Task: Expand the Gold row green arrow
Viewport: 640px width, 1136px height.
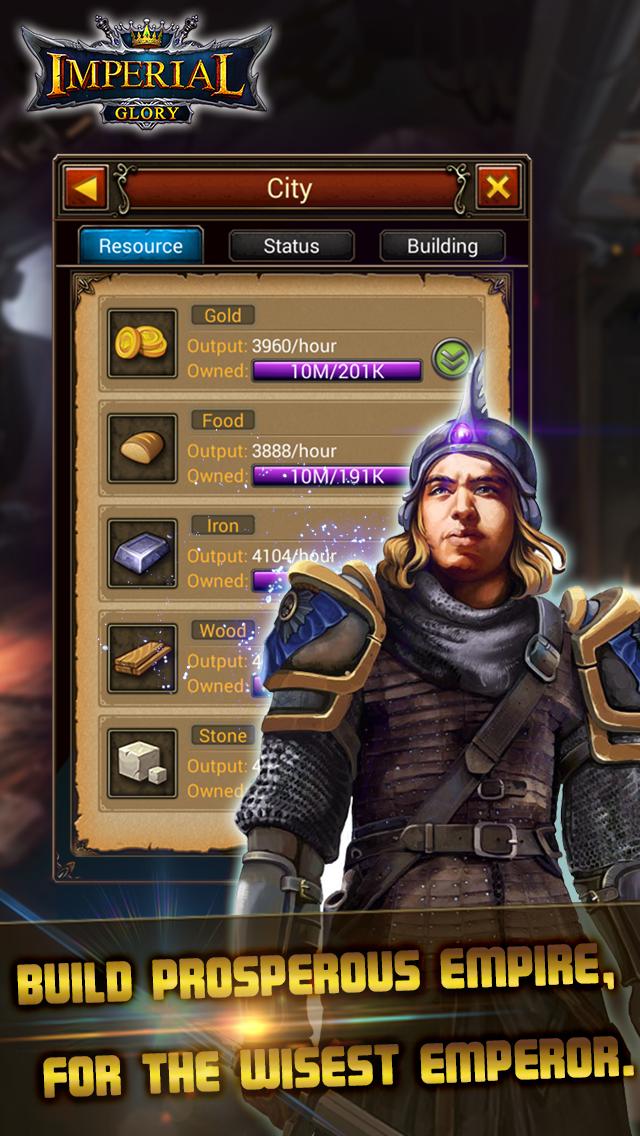Action: [451, 357]
